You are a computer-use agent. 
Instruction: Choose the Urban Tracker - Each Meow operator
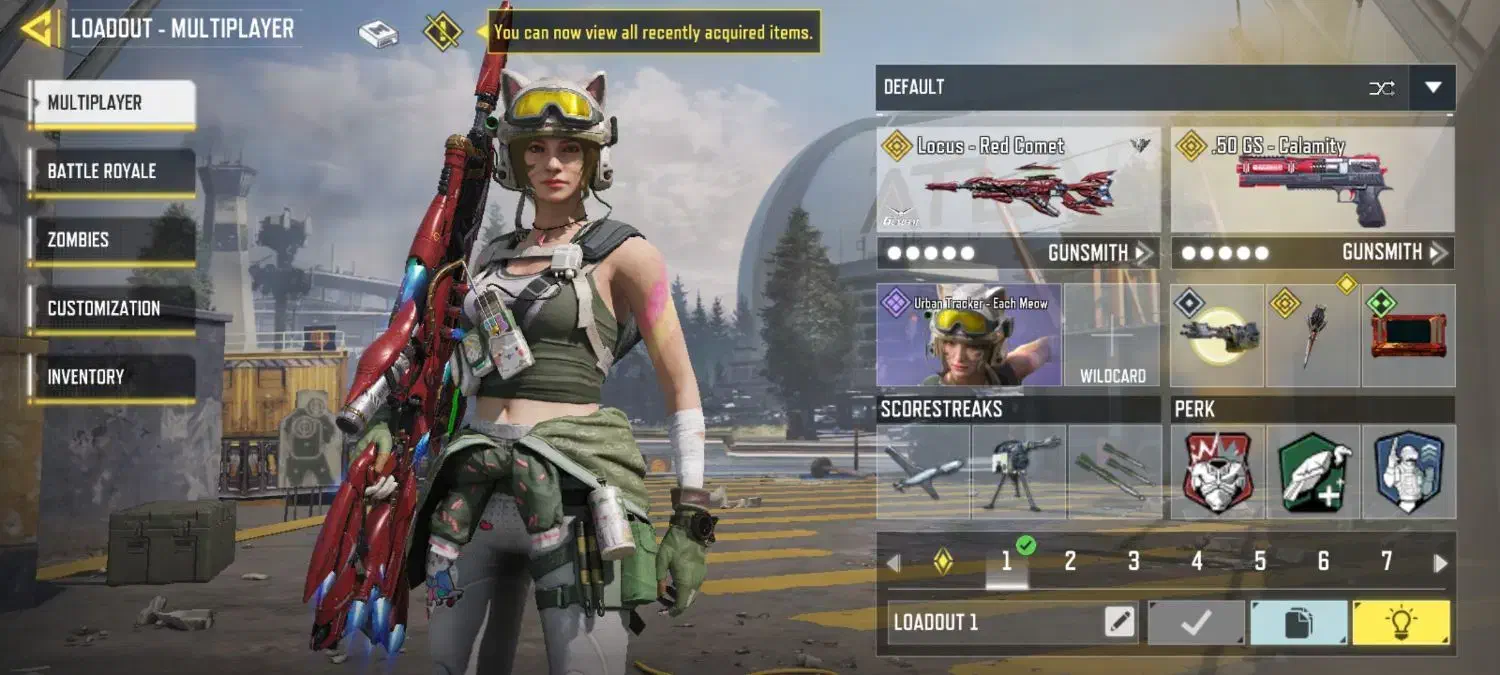968,336
